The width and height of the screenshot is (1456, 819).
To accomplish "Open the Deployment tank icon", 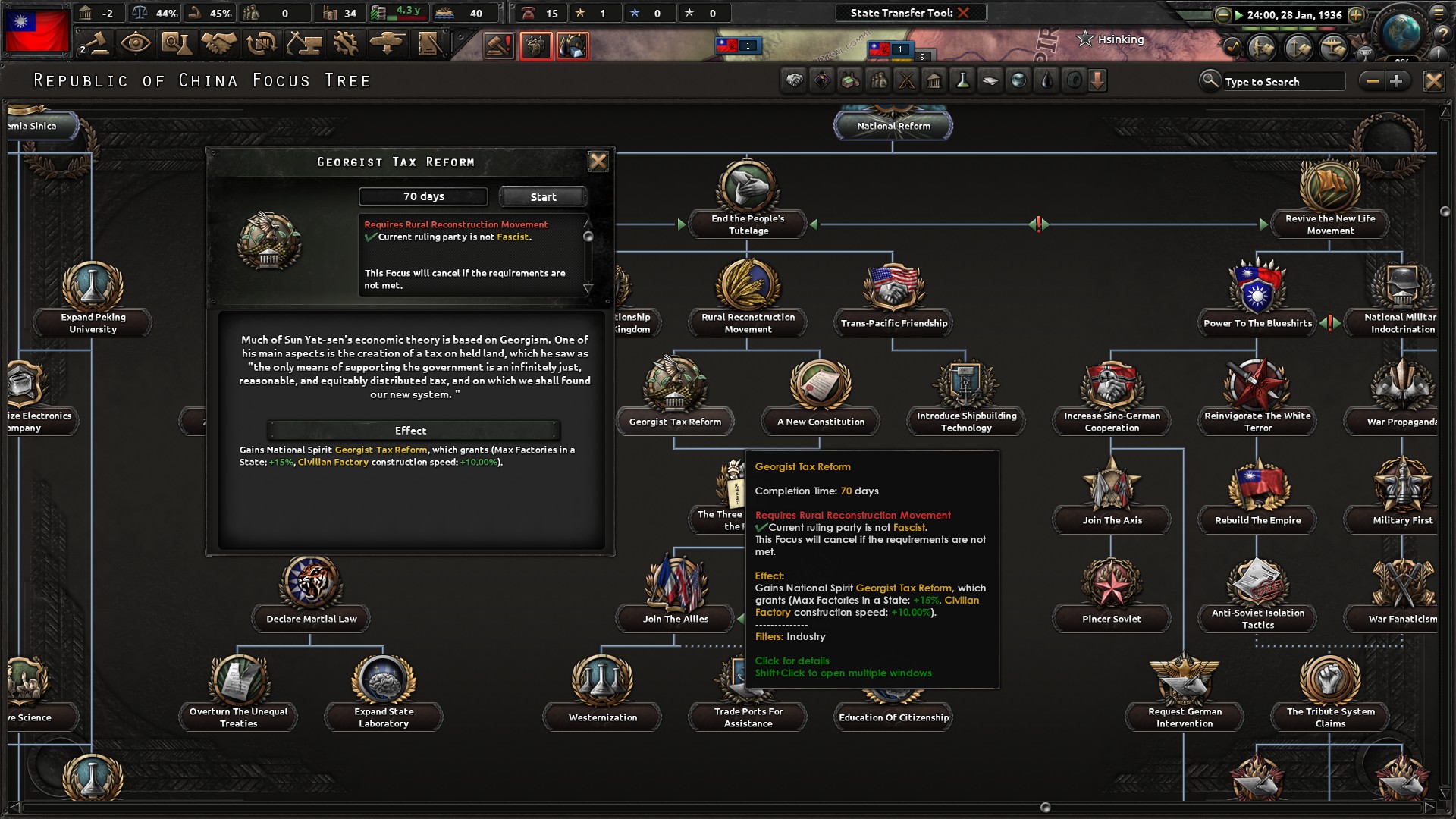I will click(x=388, y=43).
